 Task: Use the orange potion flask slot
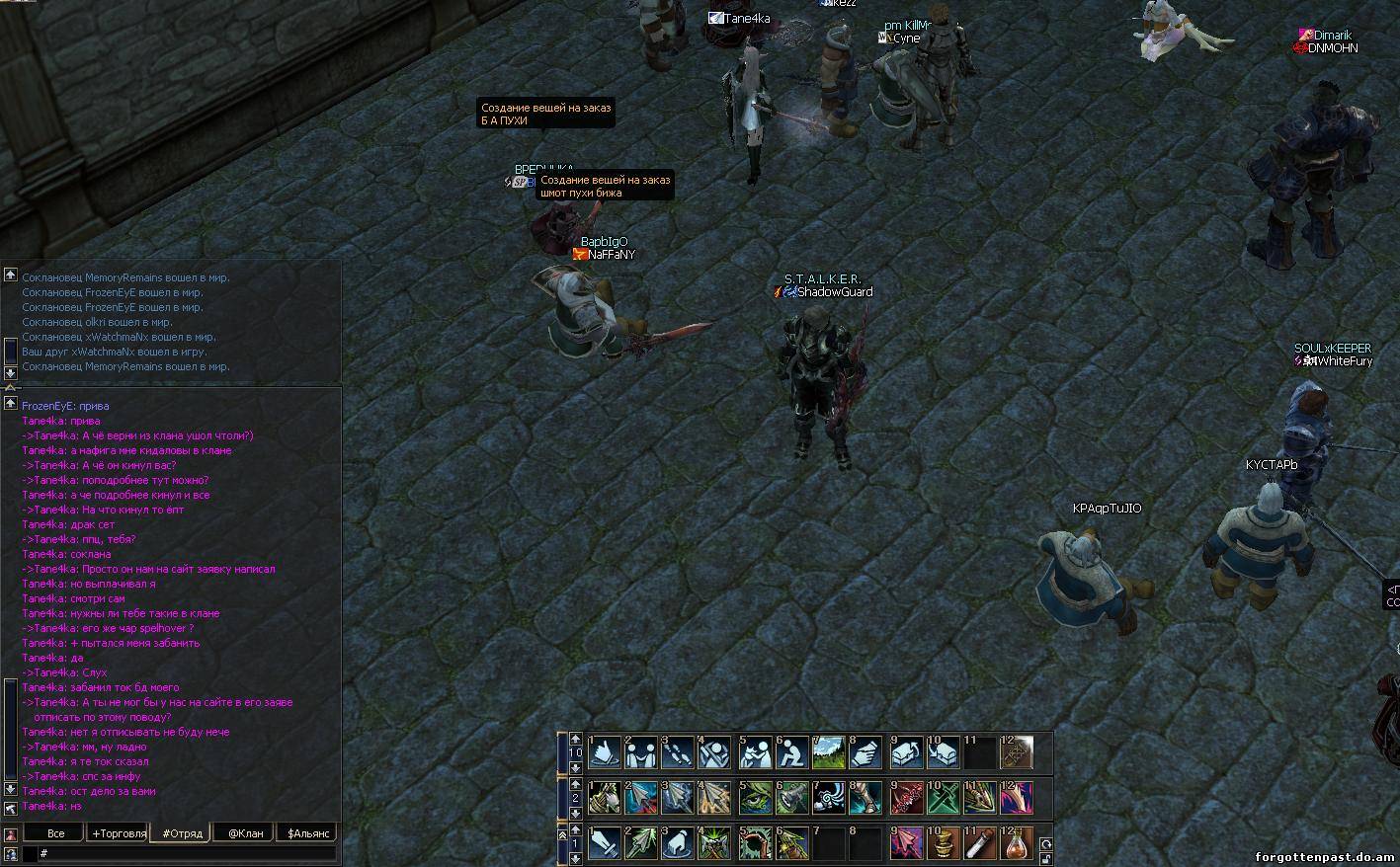click(x=1017, y=843)
